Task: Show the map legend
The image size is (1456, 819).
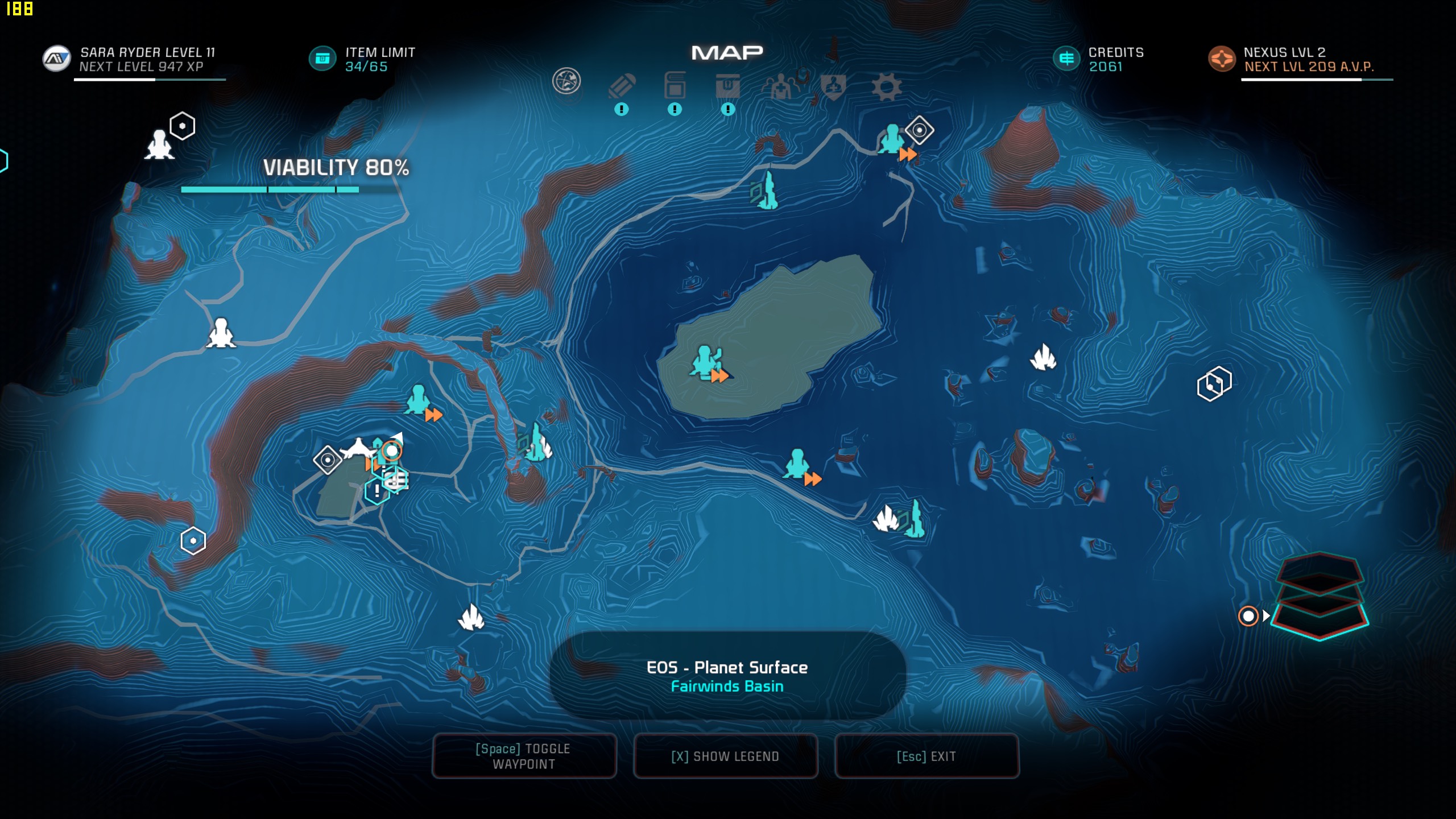Action: pyautogui.click(x=725, y=756)
